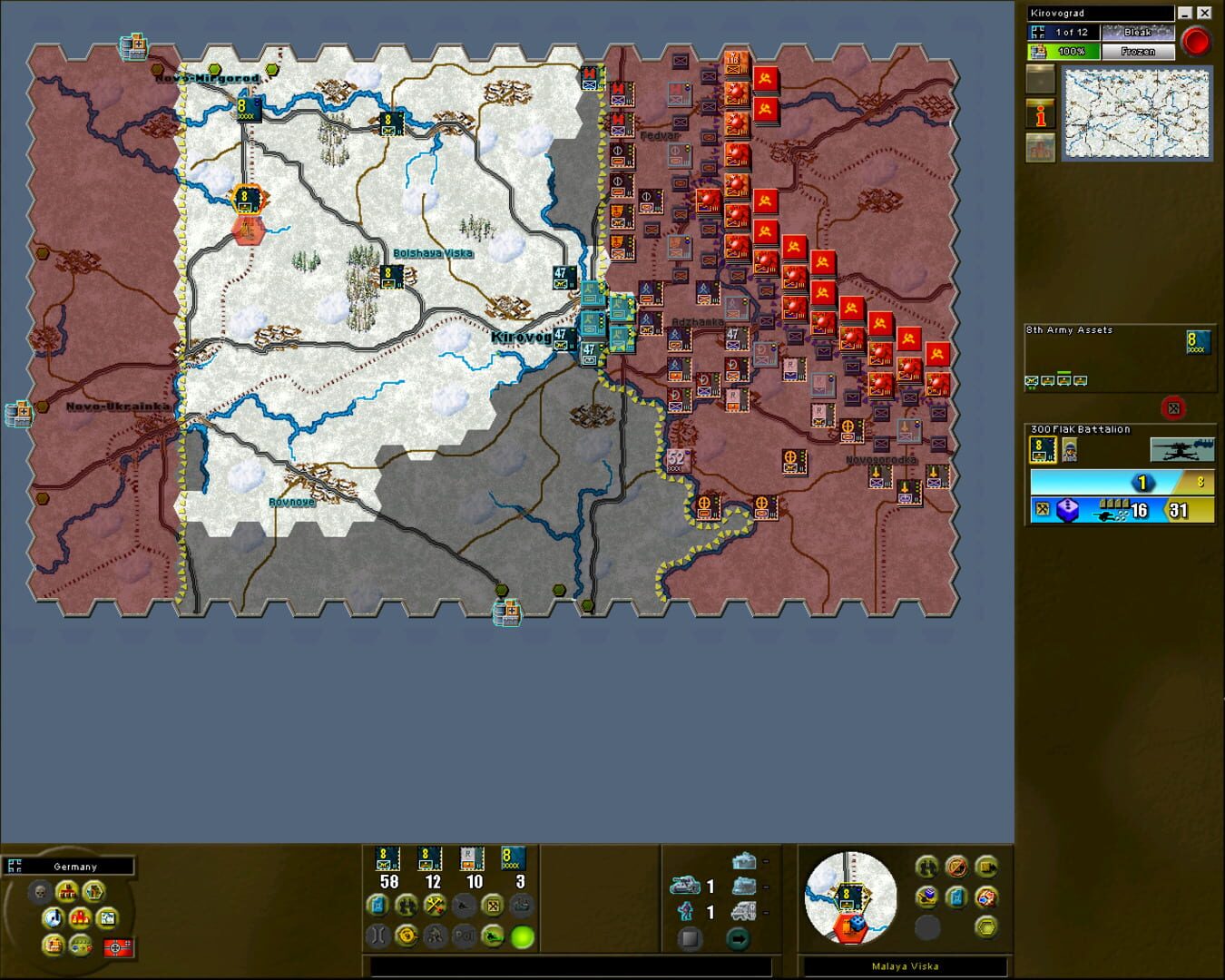Select the binoculars recon icon
This screenshot has height=980, width=1225.
point(926,867)
